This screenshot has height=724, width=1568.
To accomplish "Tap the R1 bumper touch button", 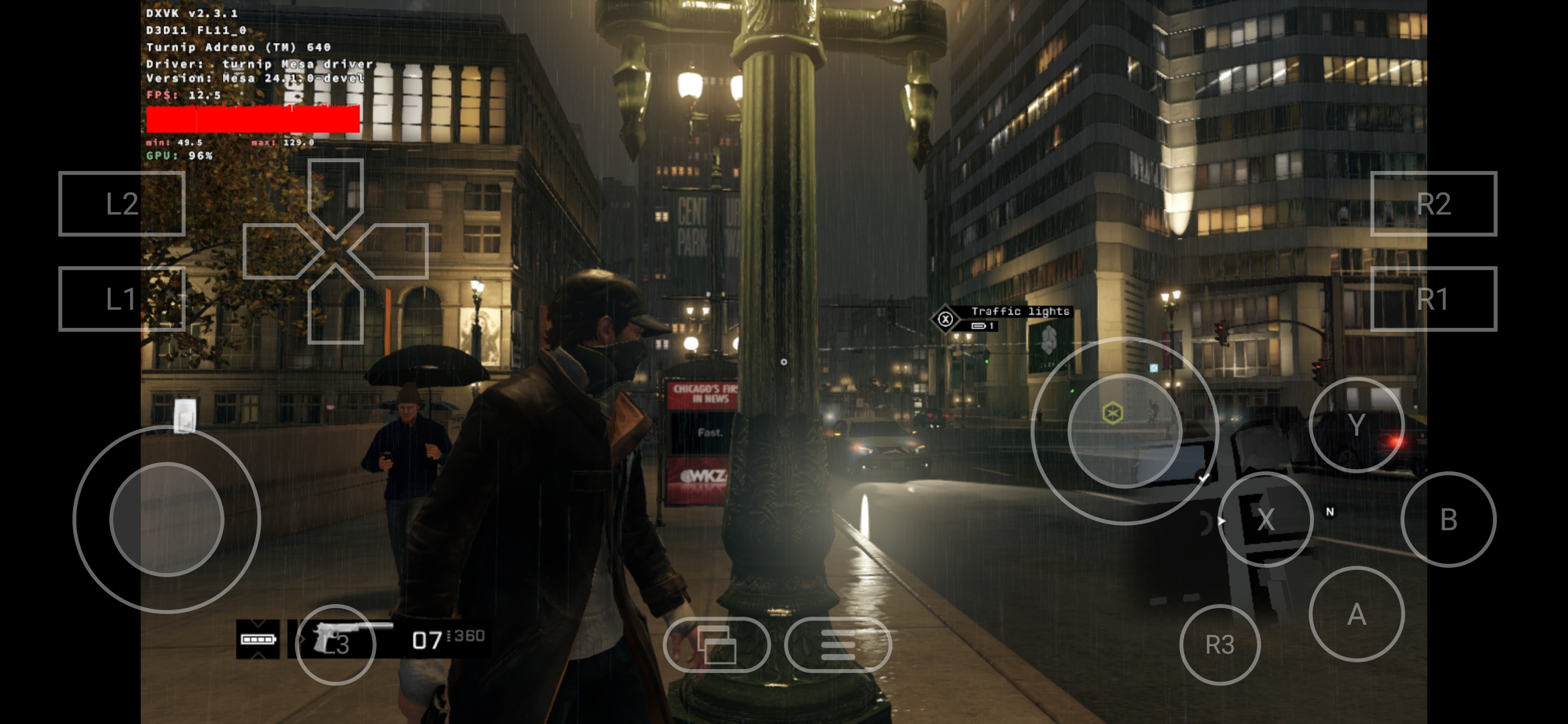I will pos(1433,299).
